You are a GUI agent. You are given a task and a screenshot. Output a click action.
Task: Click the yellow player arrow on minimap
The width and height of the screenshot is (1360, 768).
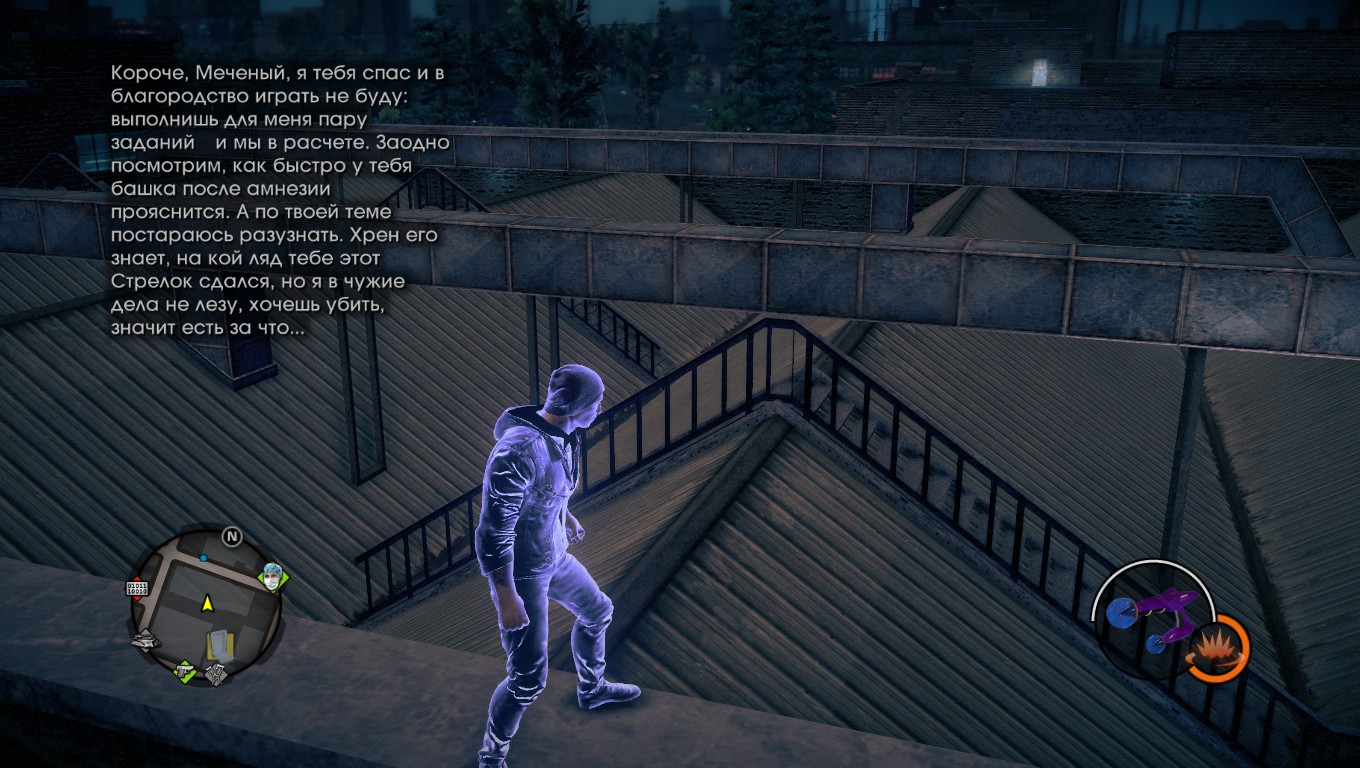pos(207,603)
